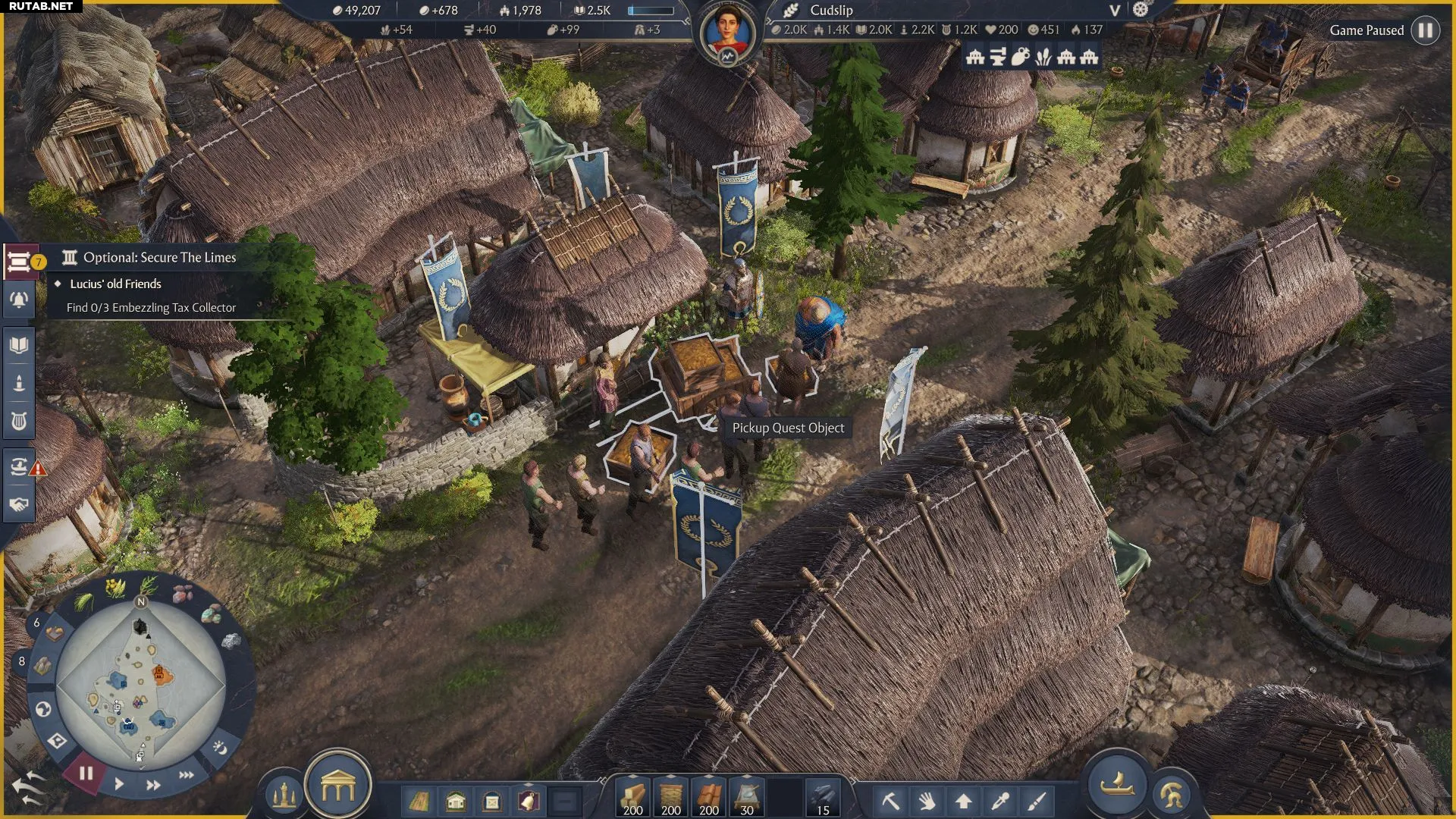Click the Game Paused pause button
This screenshot has height=819, width=1456.
click(x=1425, y=30)
